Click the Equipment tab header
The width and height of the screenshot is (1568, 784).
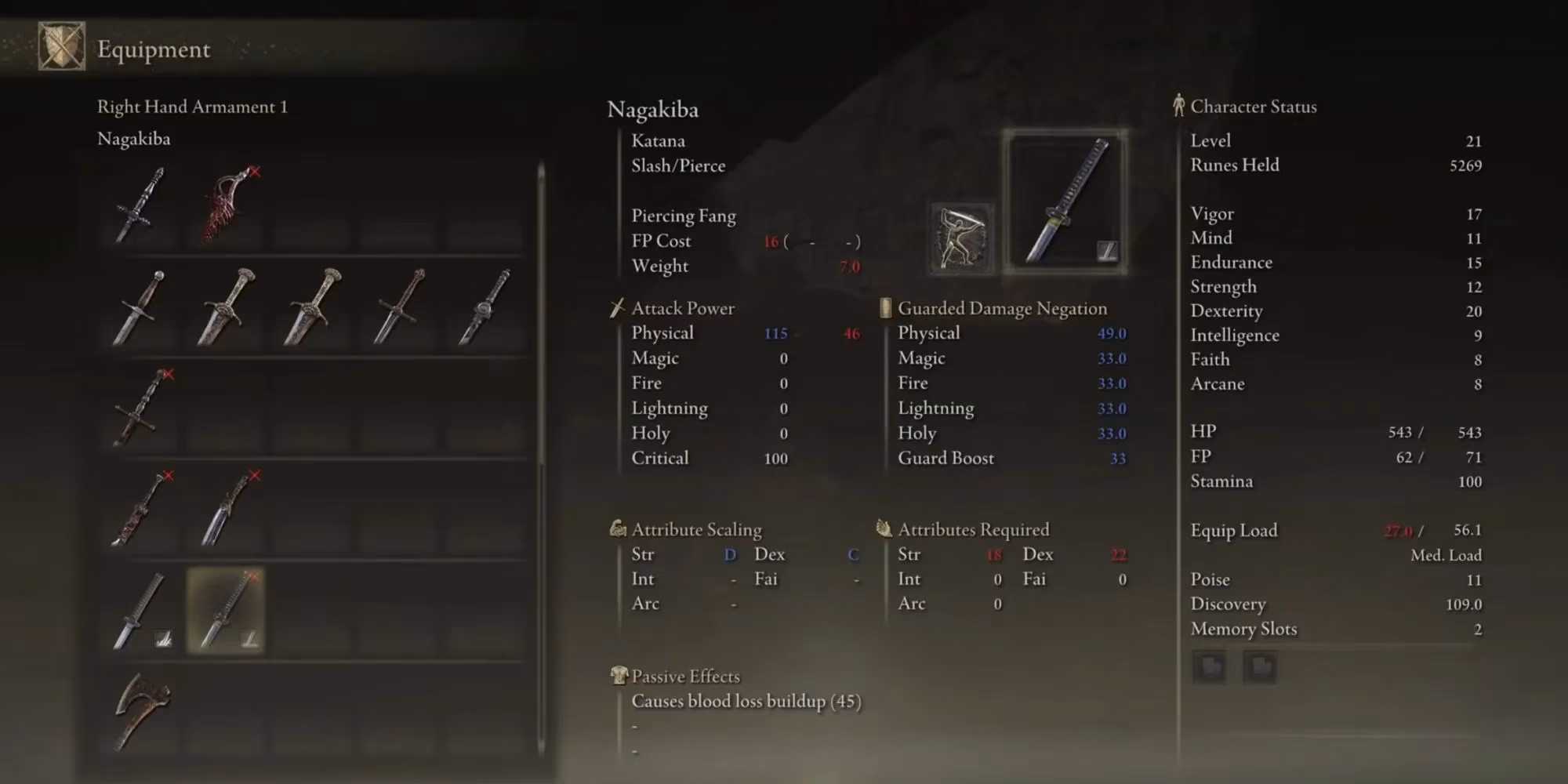click(x=154, y=49)
